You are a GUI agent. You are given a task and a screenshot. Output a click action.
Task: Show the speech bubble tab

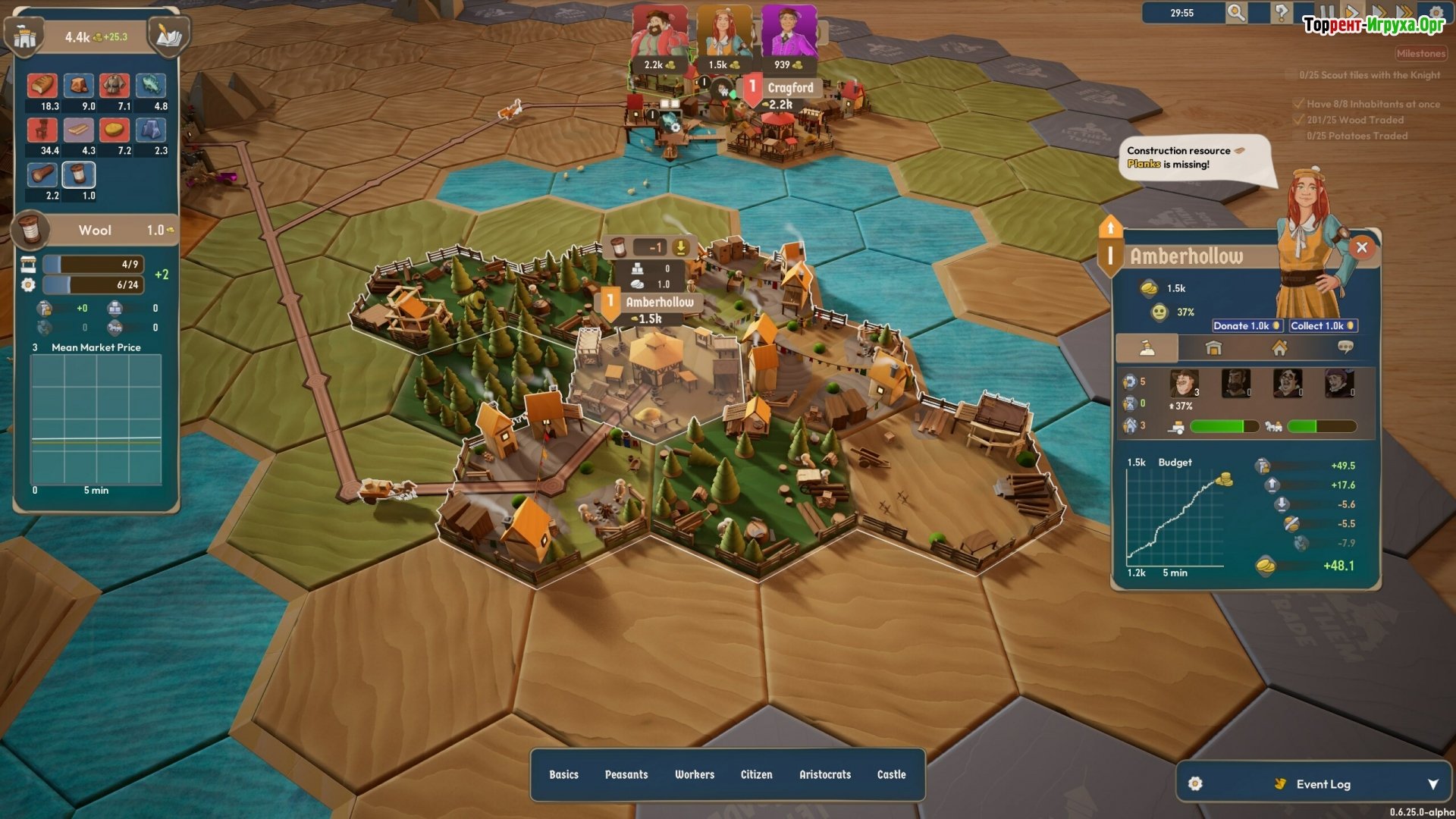point(1345,348)
